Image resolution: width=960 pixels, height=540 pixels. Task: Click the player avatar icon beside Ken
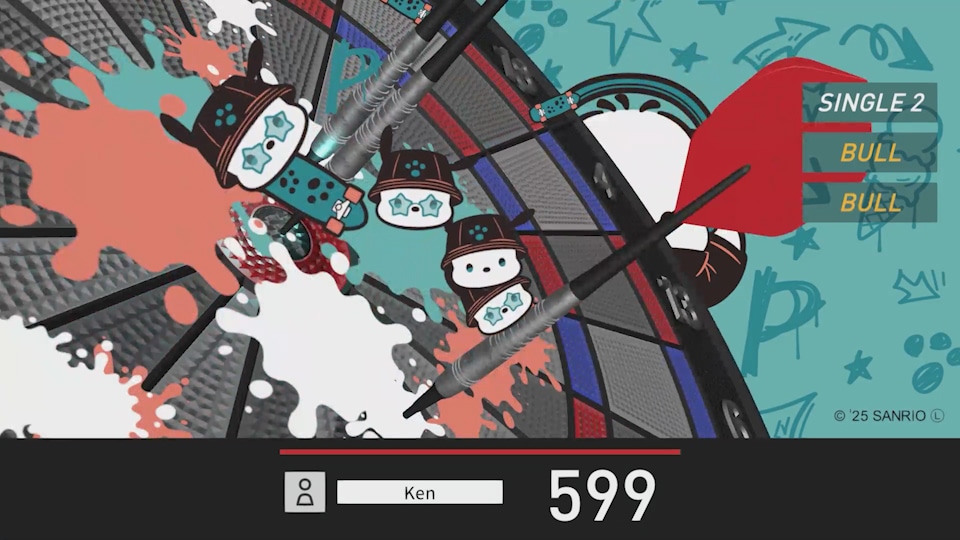coord(305,493)
